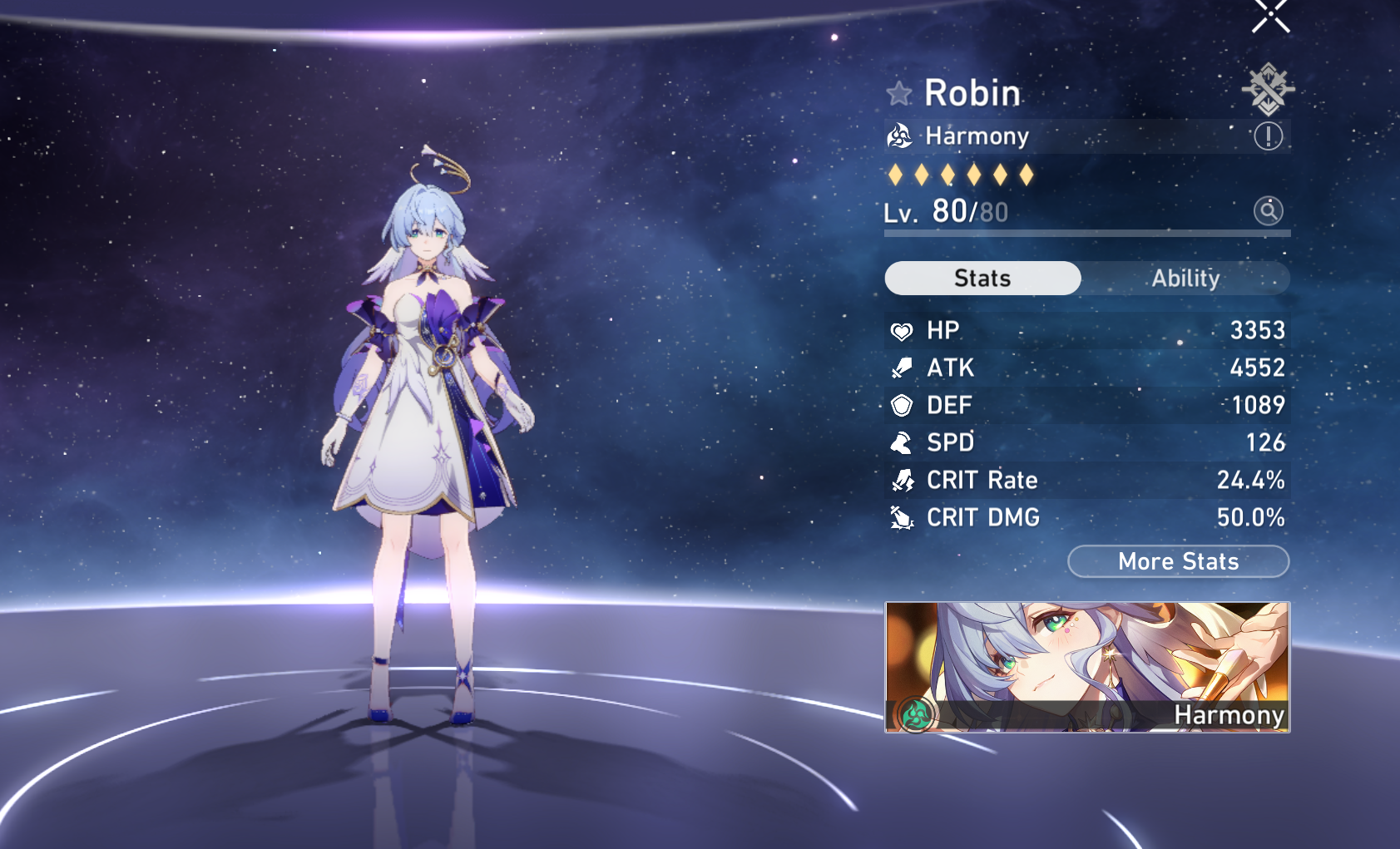Open details via the CRIT DMG stat row
Image resolution: width=1400 pixels, height=849 pixels.
click(1081, 517)
